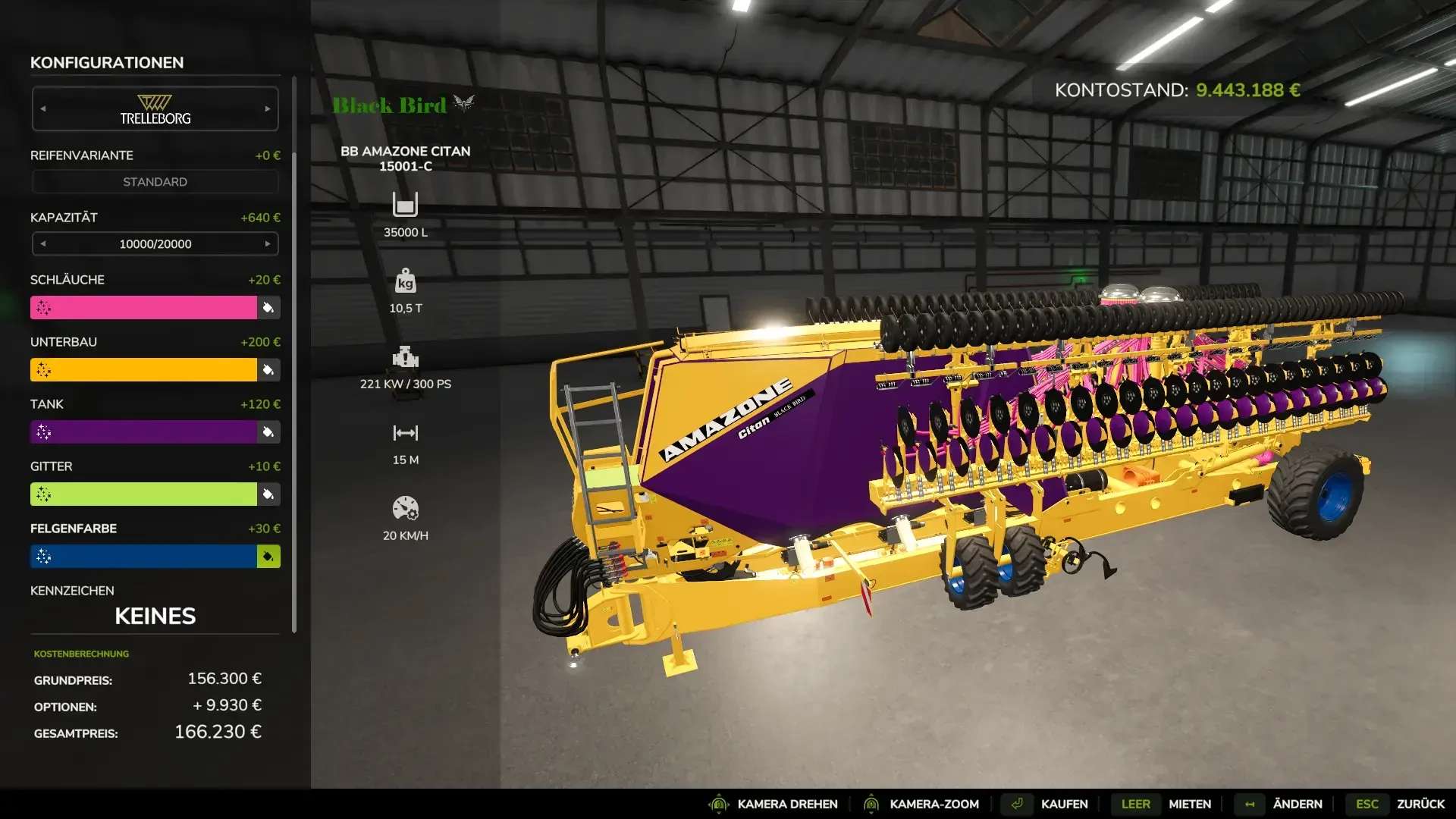Decrease the Kapazität option
This screenshot has width=1456, height=819.
tap(43, 244)
